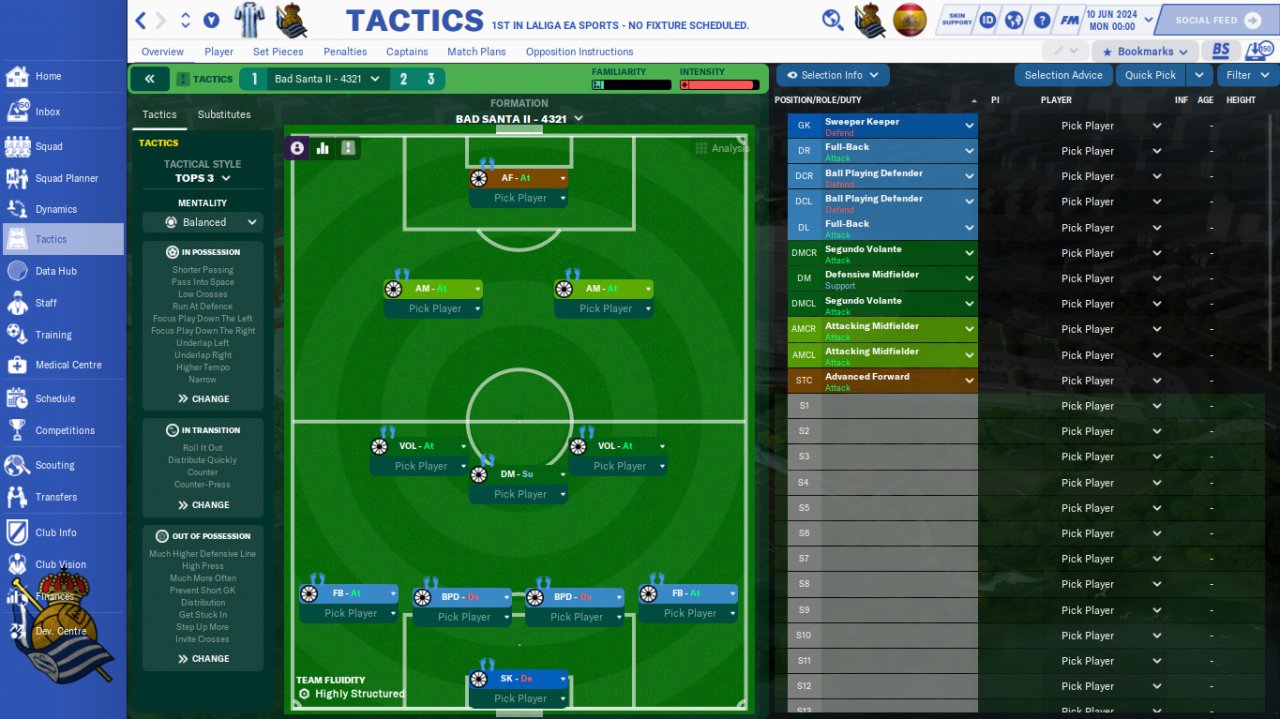Viewport: 1280px width, 719px height.
Task: Go to the Squad Planner screen
Action: 66,178
